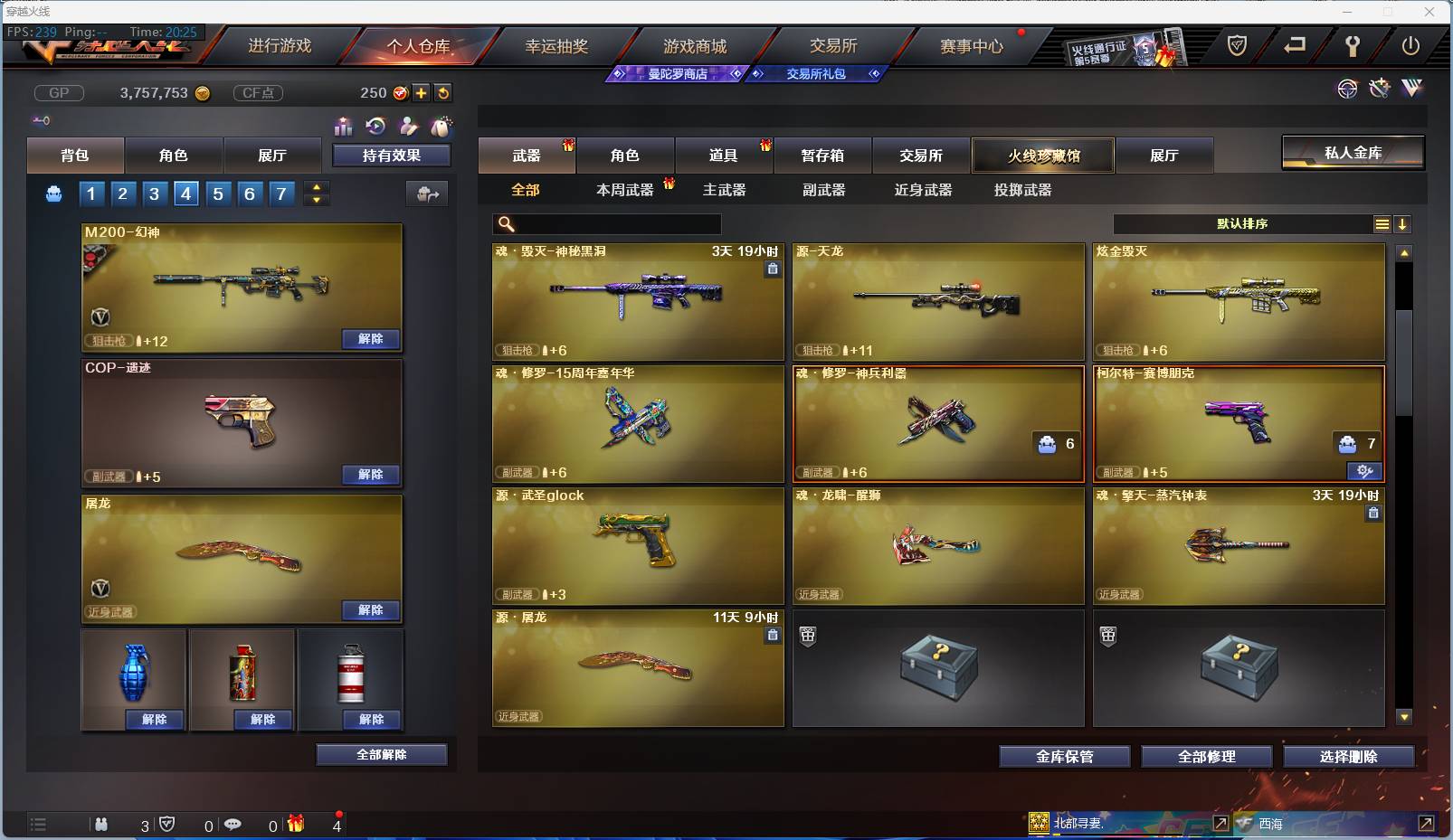This screenshot has height=840, width=1453.
Task: Open the hamburger menu at bottom left
Action: [x=38, y=825]
